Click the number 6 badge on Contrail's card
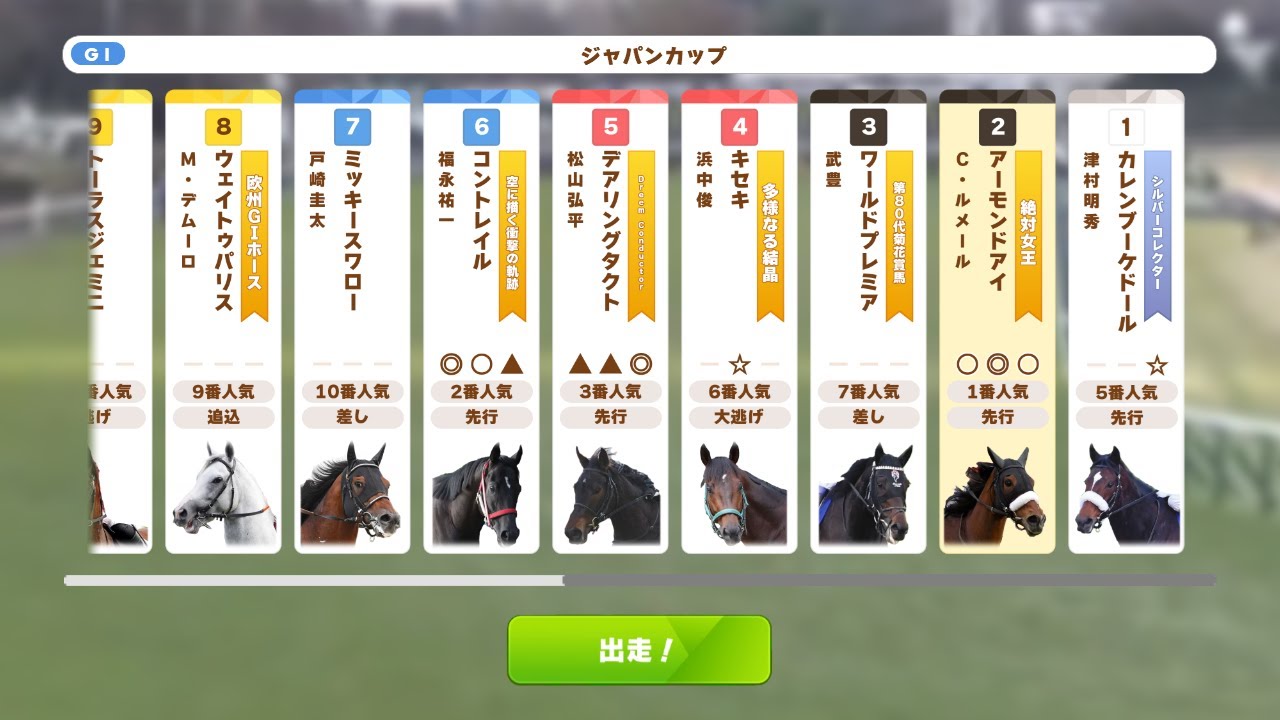The image size is (1280, 720). 482,127
